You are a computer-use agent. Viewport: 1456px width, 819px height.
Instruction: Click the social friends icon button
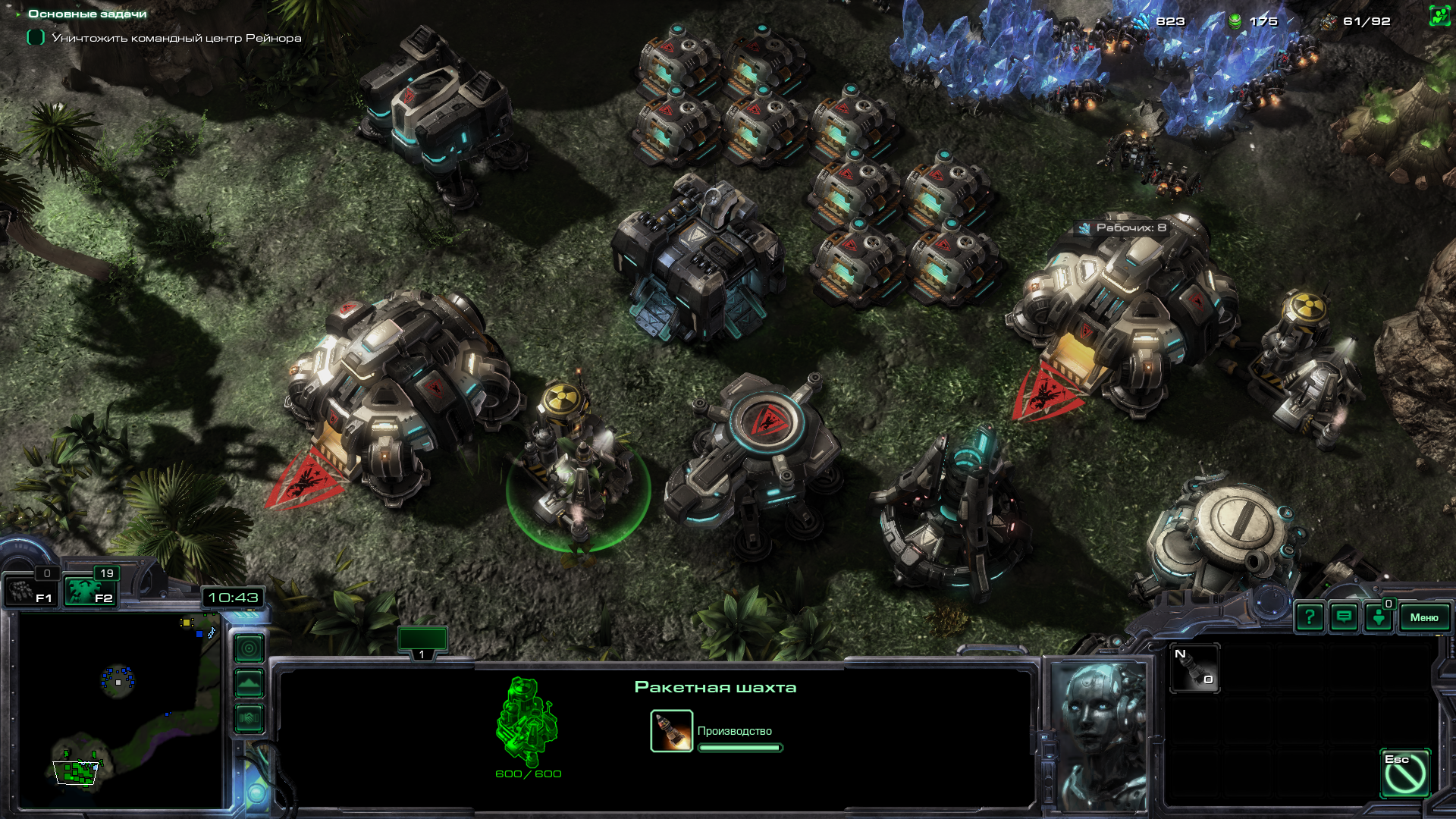click(x=1379, y=617)
